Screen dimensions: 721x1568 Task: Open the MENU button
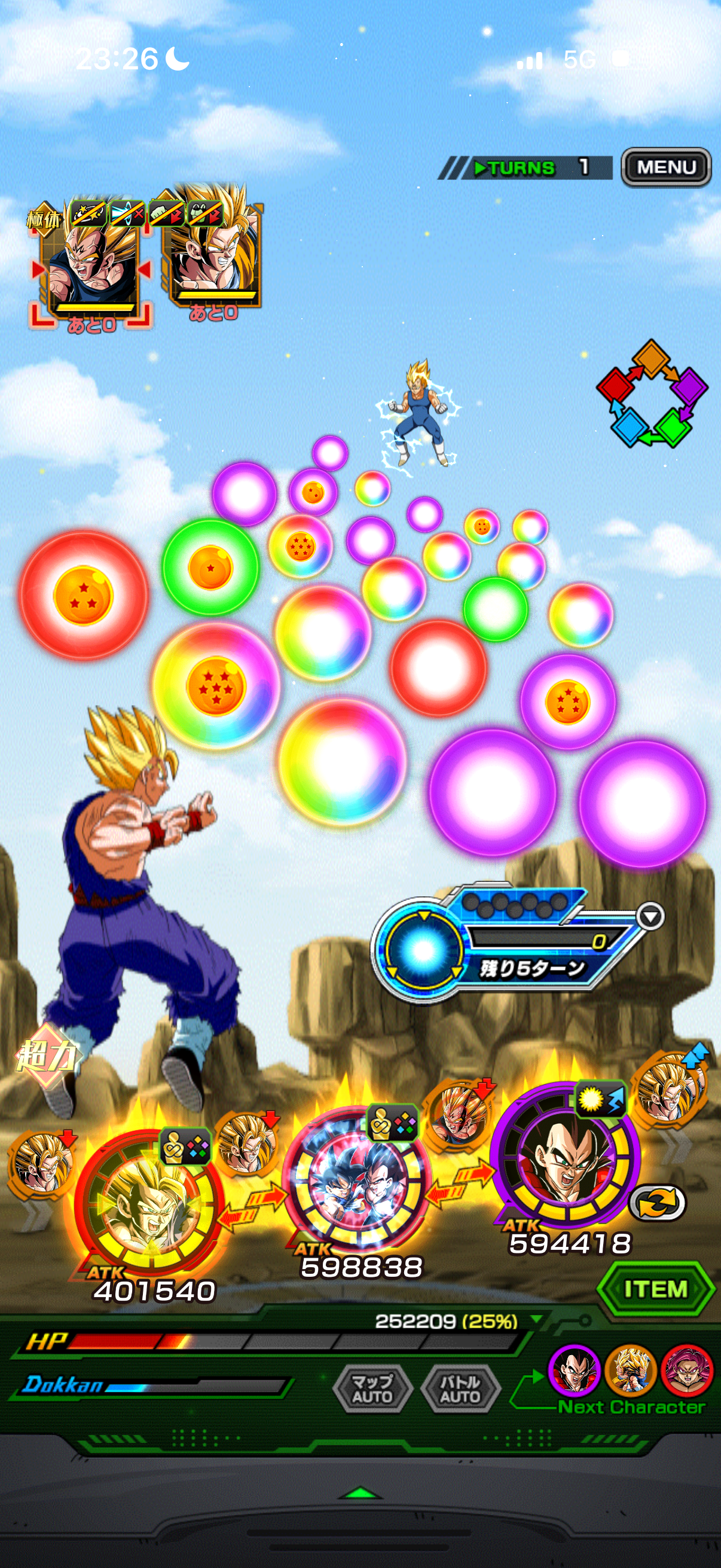click(x=665, y=167)
